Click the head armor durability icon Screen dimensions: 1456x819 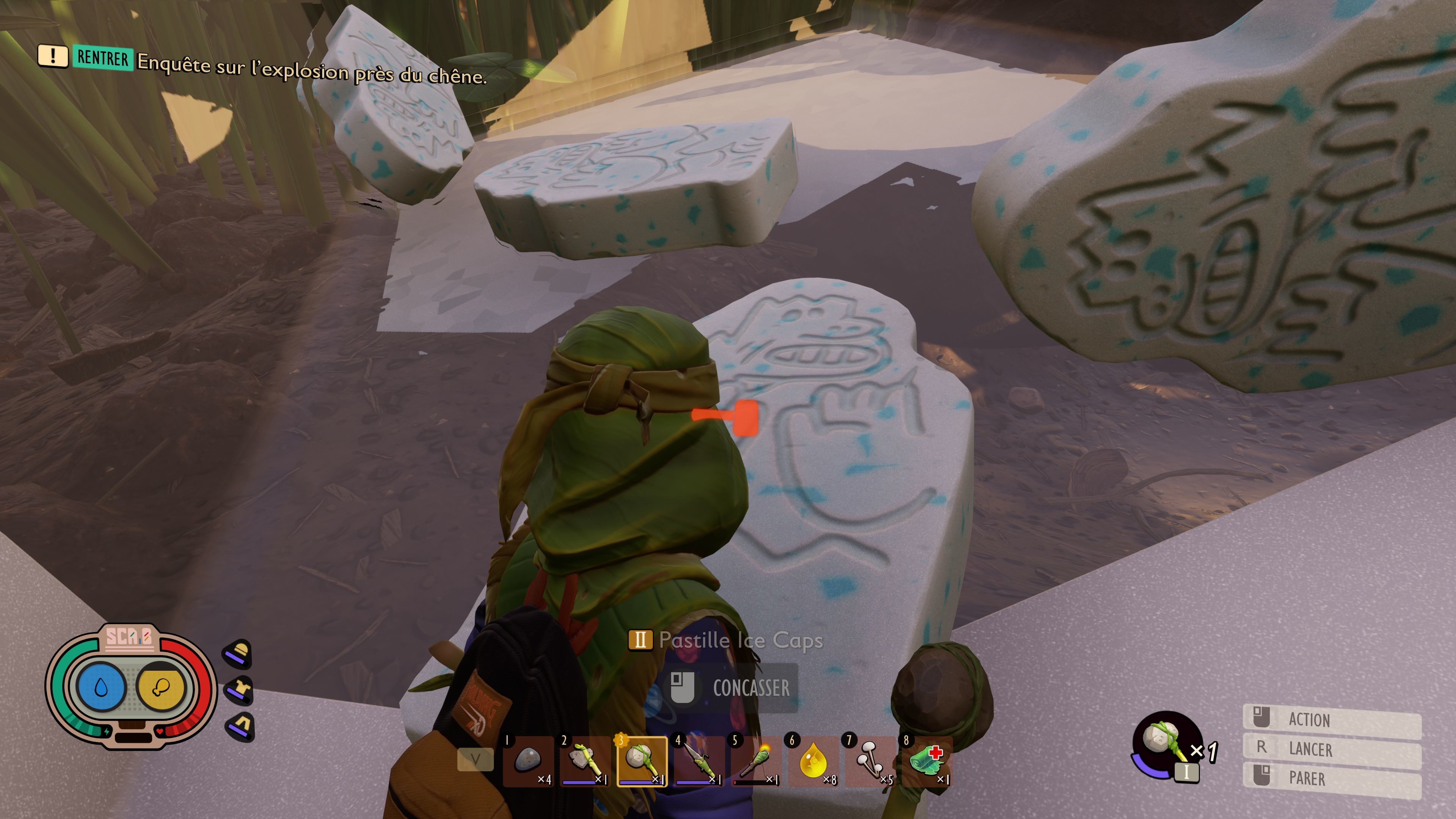coord(240,653)
